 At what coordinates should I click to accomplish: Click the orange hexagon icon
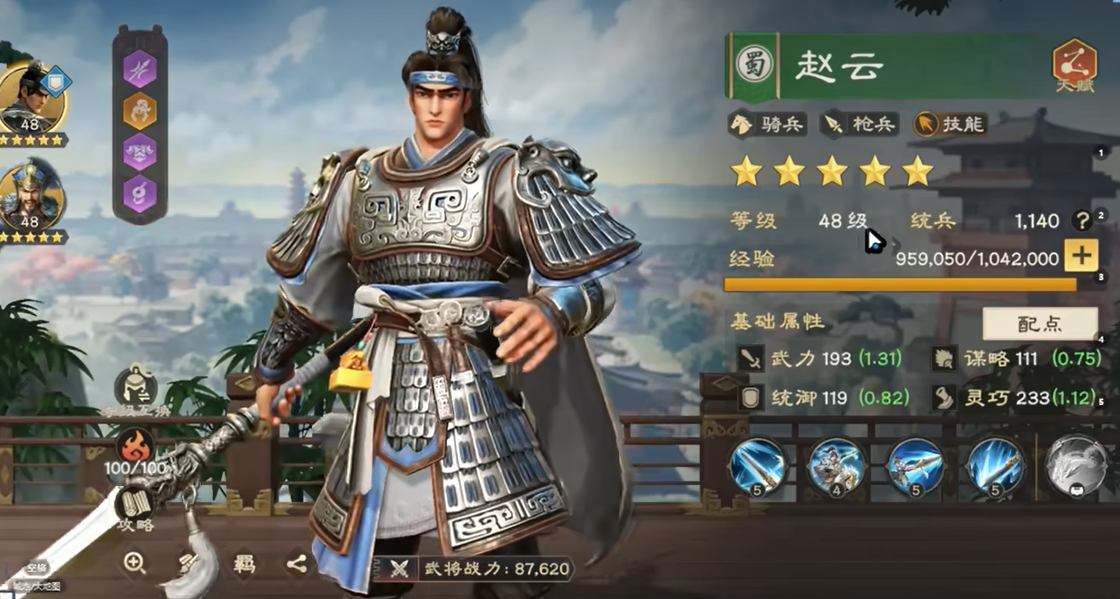(140, 110)
